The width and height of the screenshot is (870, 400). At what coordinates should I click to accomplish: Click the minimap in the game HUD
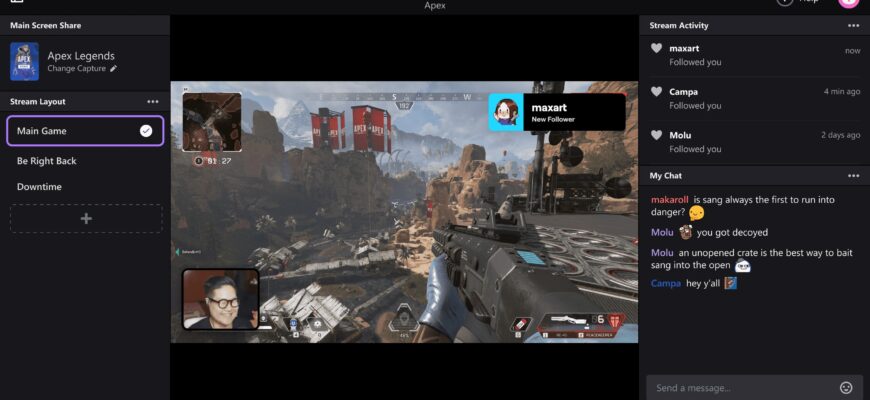tap(212, 122)
